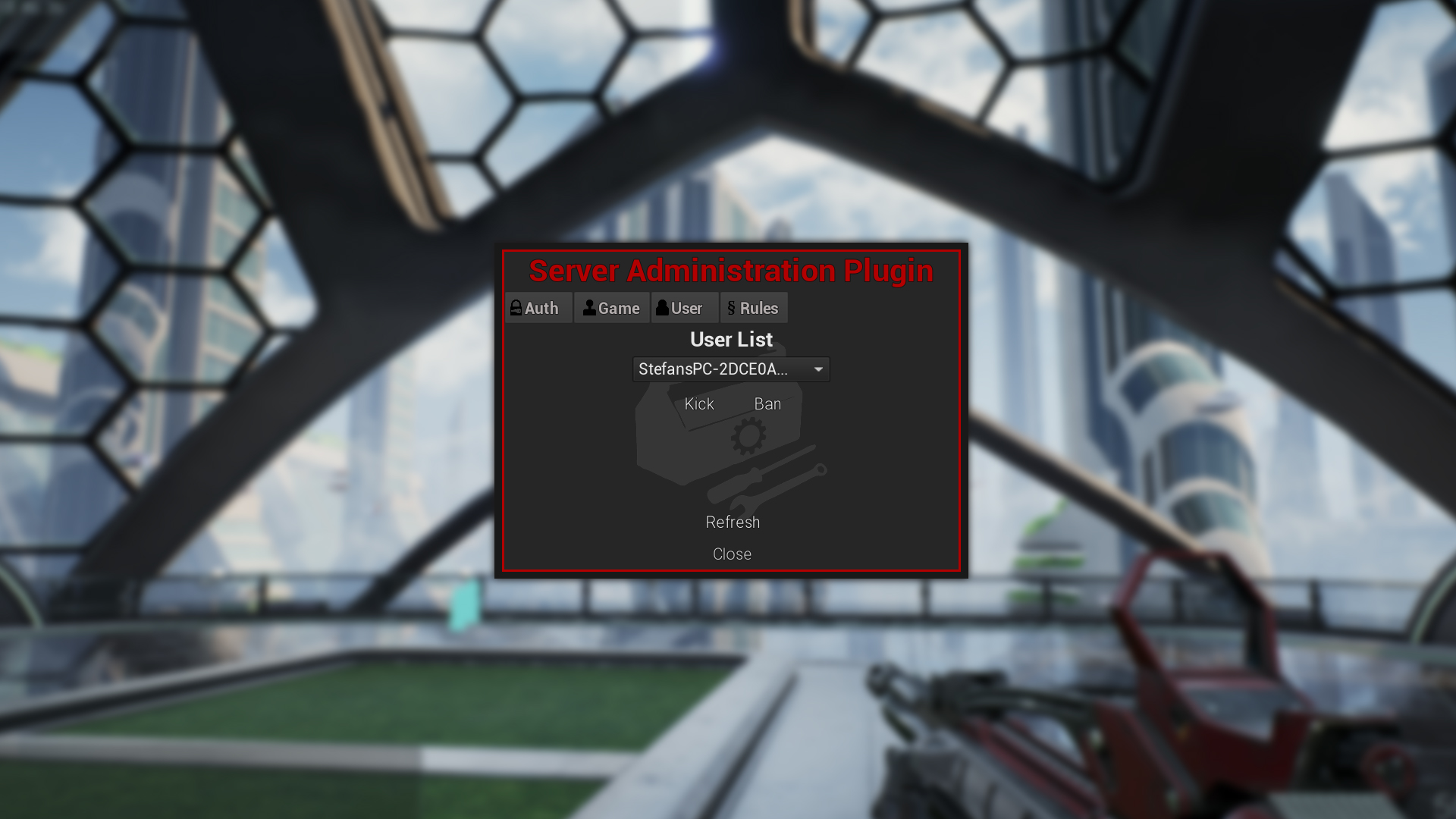Click the arrow beside the StefansPC entry
The width and height of the screenshot is (1456, 819).
point(817,369)
